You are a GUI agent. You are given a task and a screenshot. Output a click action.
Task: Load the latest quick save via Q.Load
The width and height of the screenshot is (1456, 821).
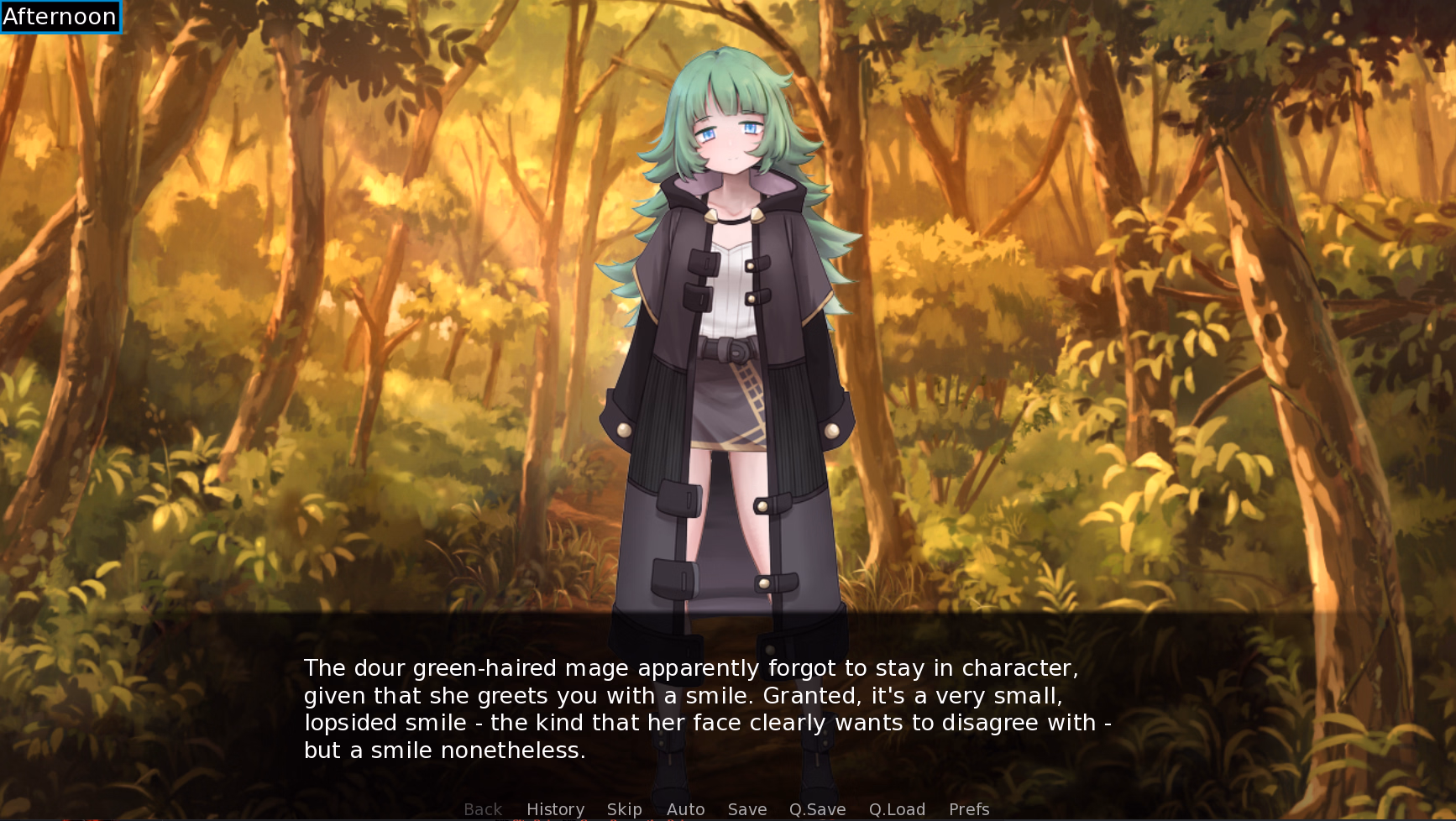897,808
